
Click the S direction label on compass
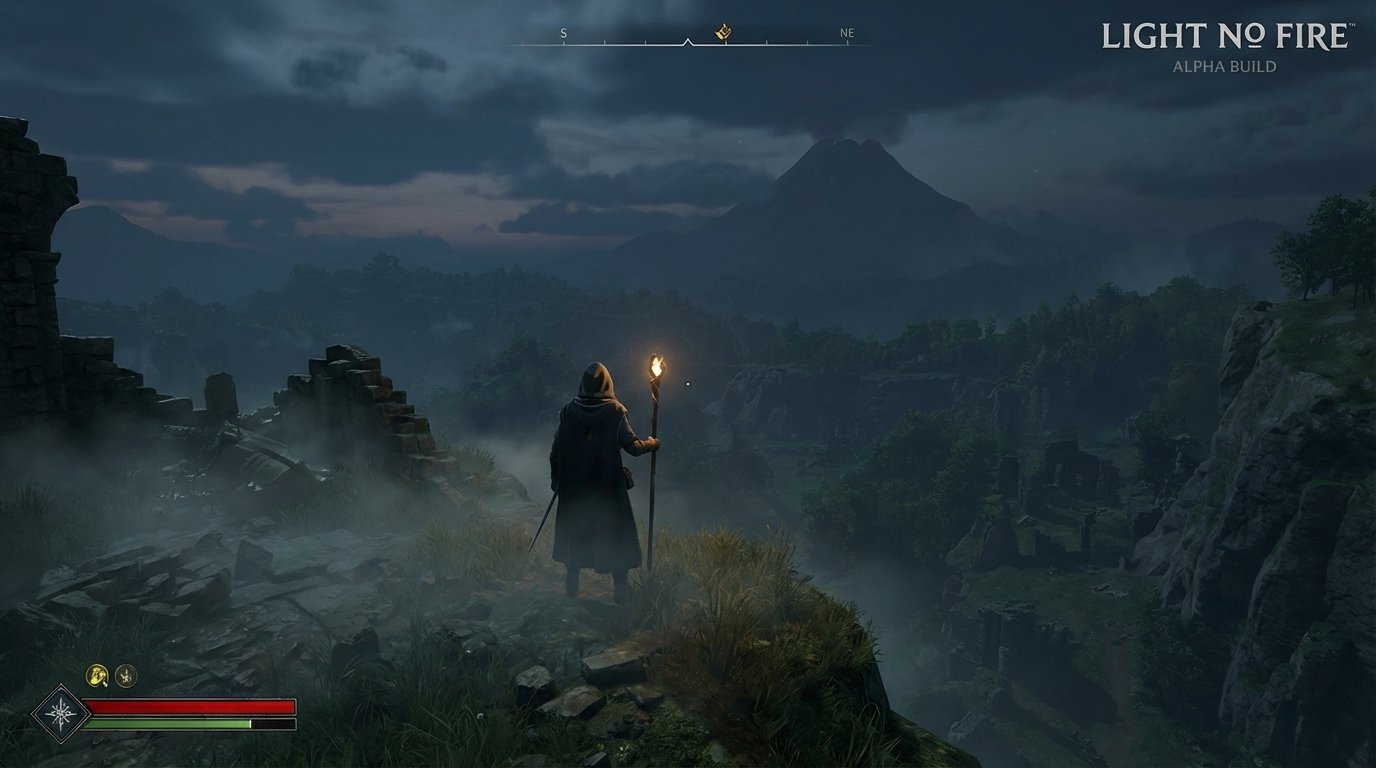point(563,33)
